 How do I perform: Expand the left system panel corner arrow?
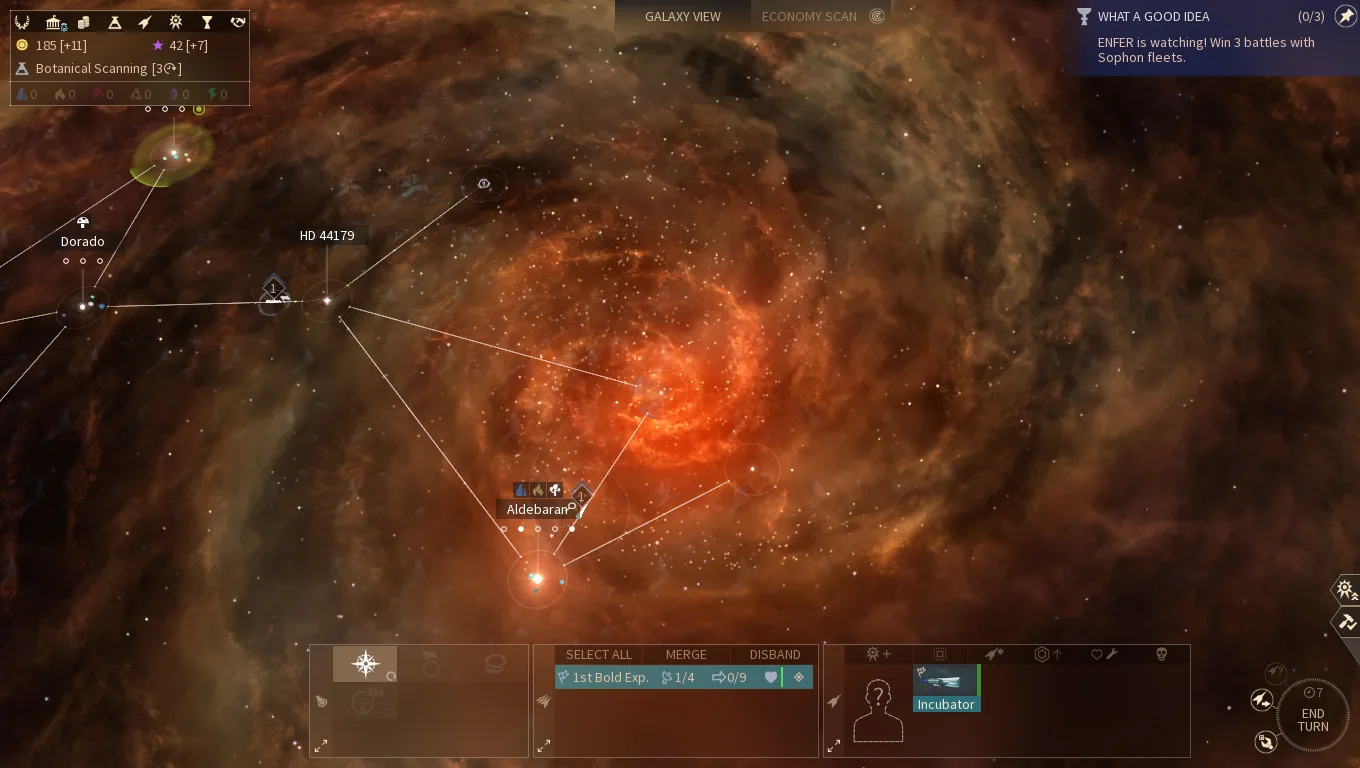point(322,745)
